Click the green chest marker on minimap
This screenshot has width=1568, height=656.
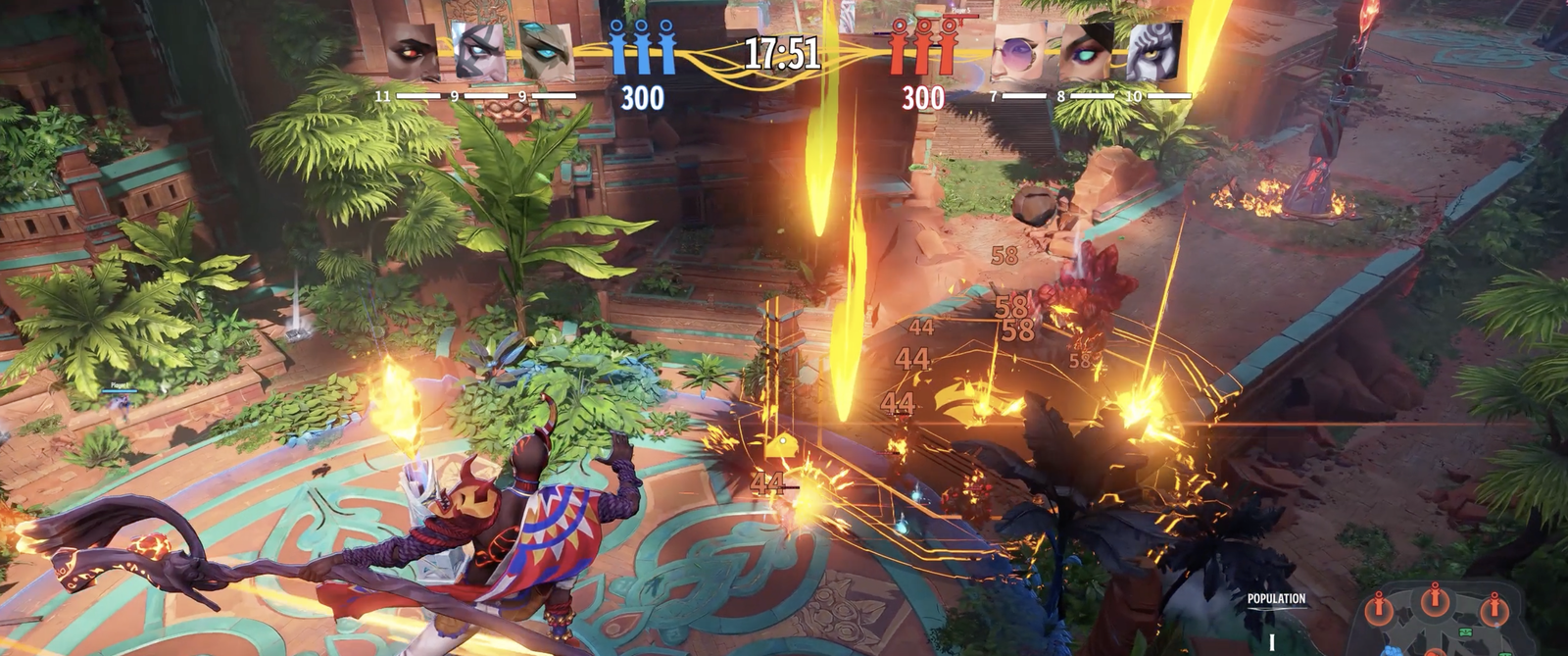pyautogui.click(x=1466, y=632)
